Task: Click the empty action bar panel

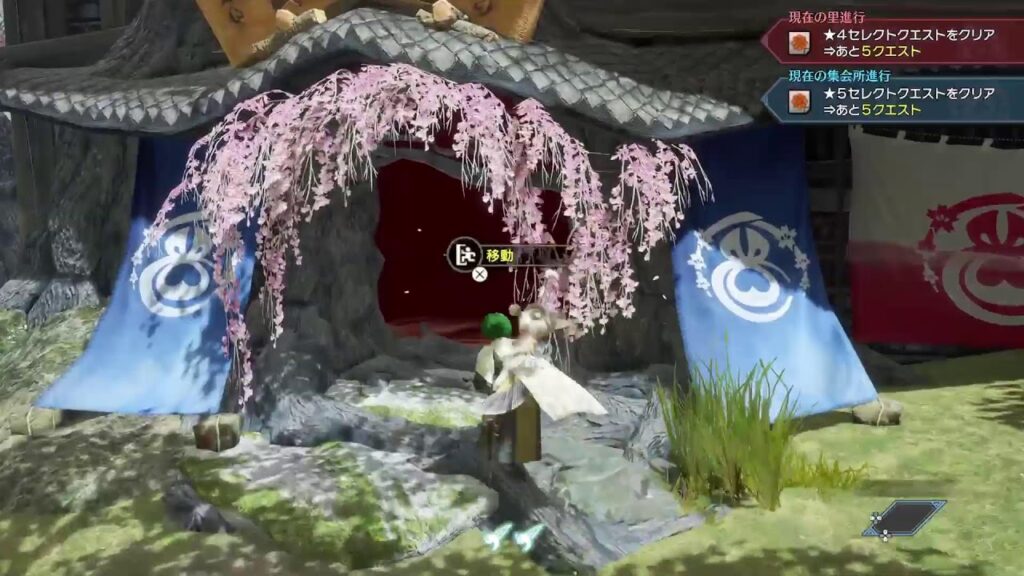Action: coord(906,518)
